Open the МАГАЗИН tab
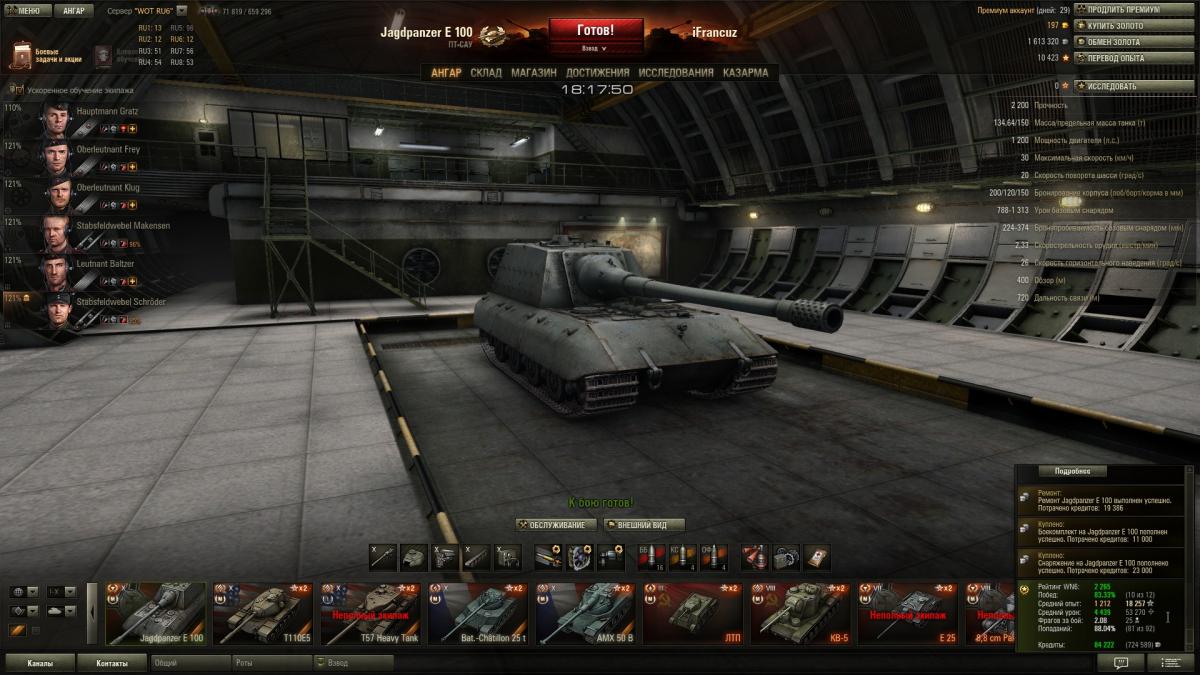The height and width of the screenshot is (675, 1200). point(534,73)
